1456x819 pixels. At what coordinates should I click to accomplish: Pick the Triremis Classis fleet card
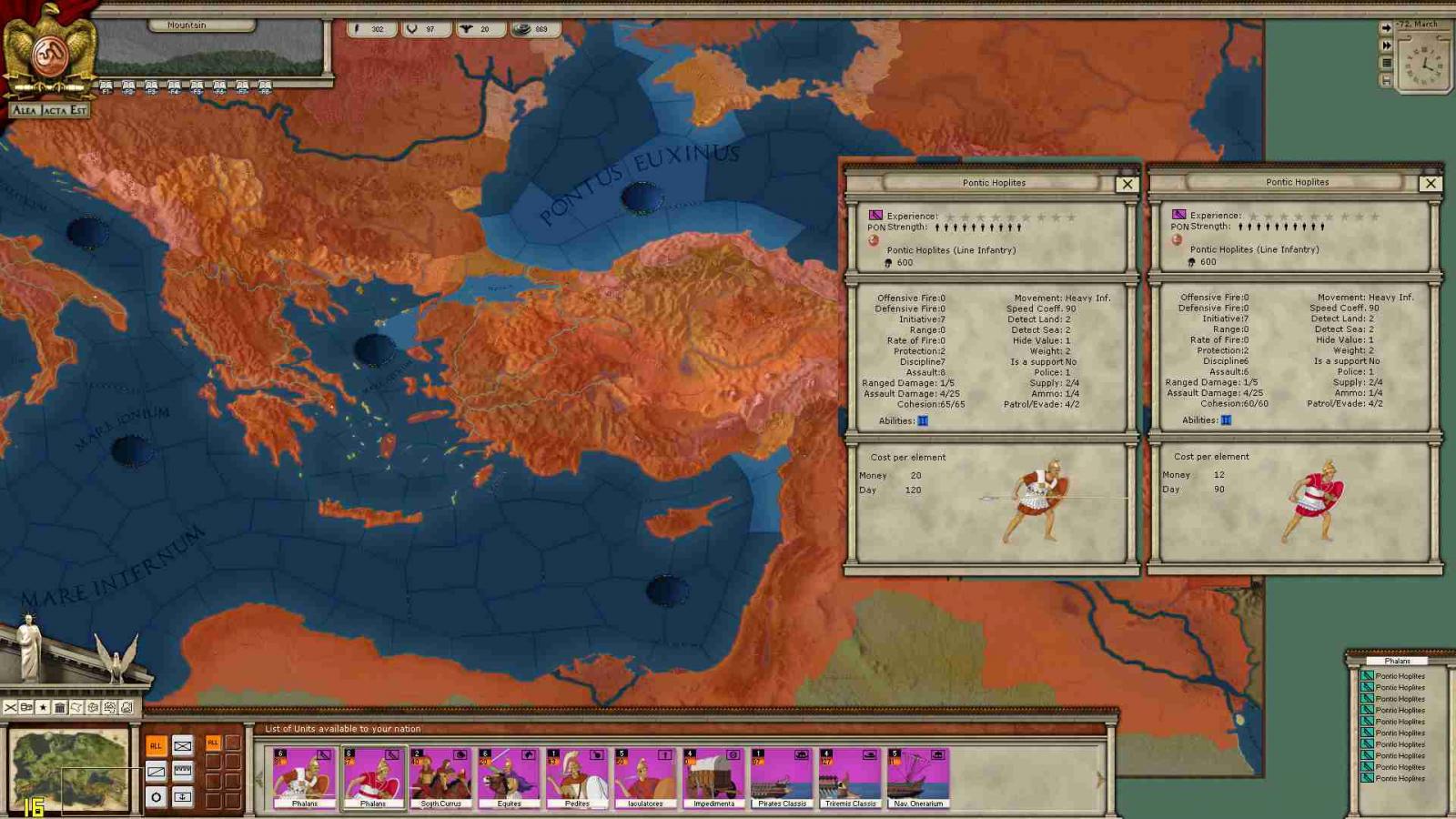pos(850,777)
